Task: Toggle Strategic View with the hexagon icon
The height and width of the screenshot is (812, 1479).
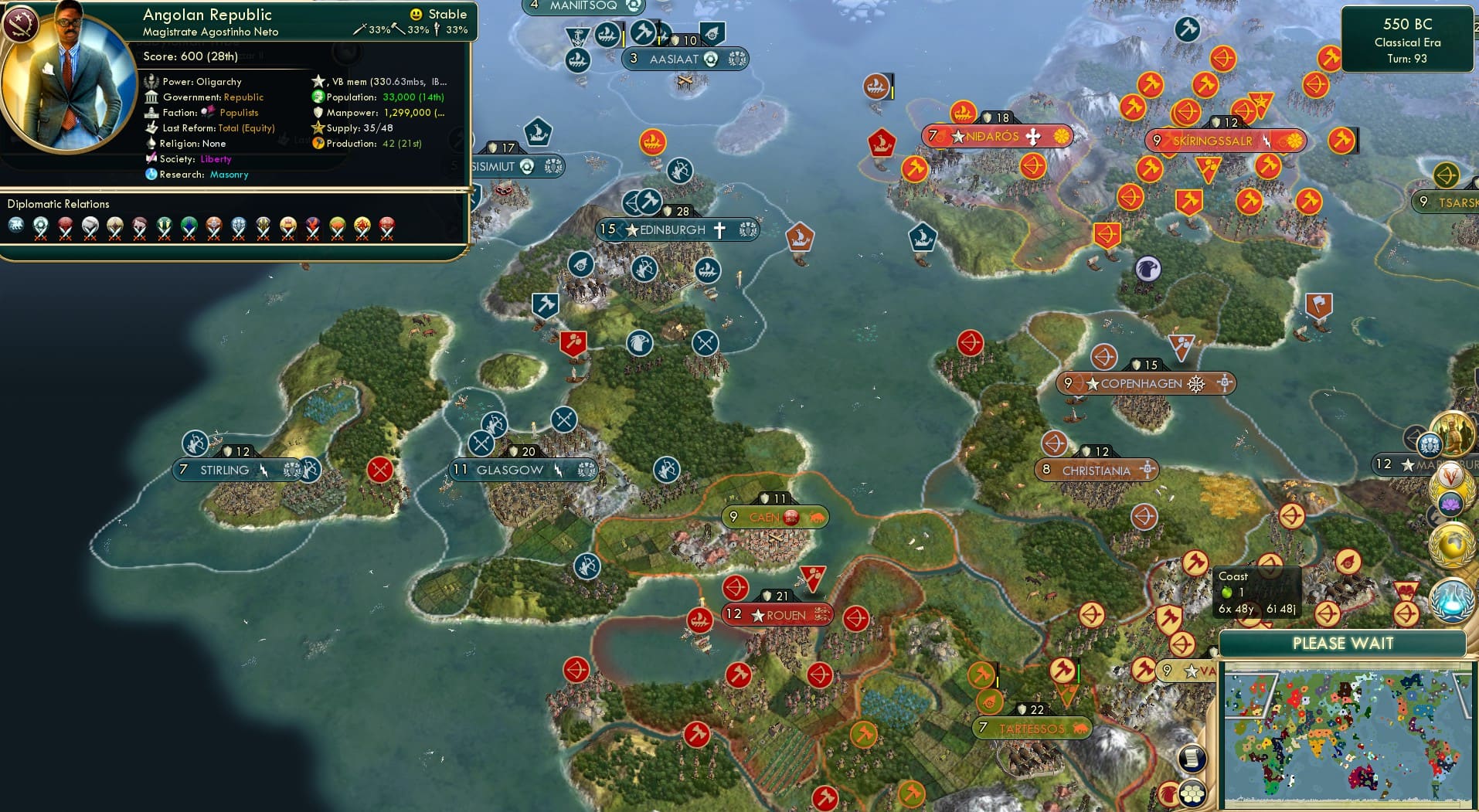Action: (1193, 794)
